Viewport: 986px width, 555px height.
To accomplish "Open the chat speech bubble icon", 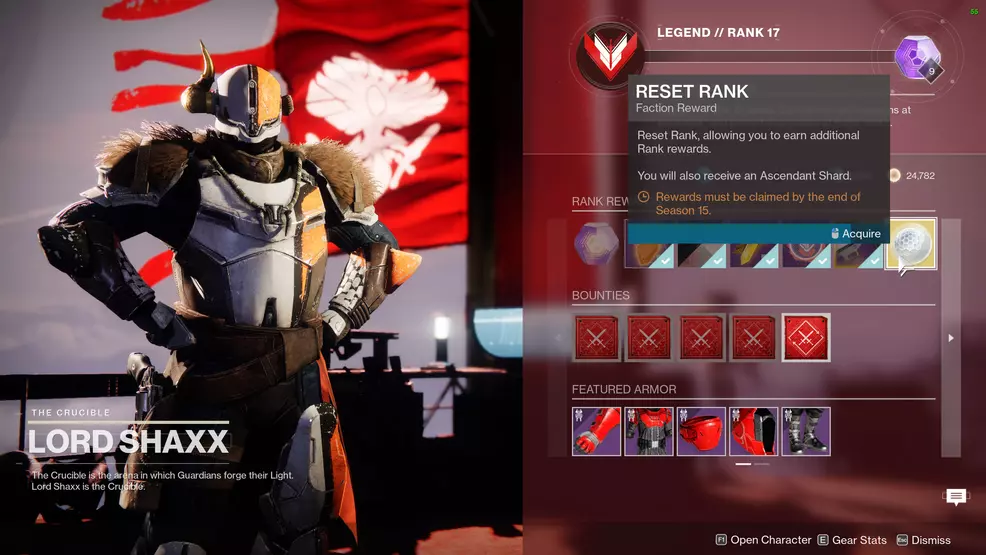I will tap(956, 497).
